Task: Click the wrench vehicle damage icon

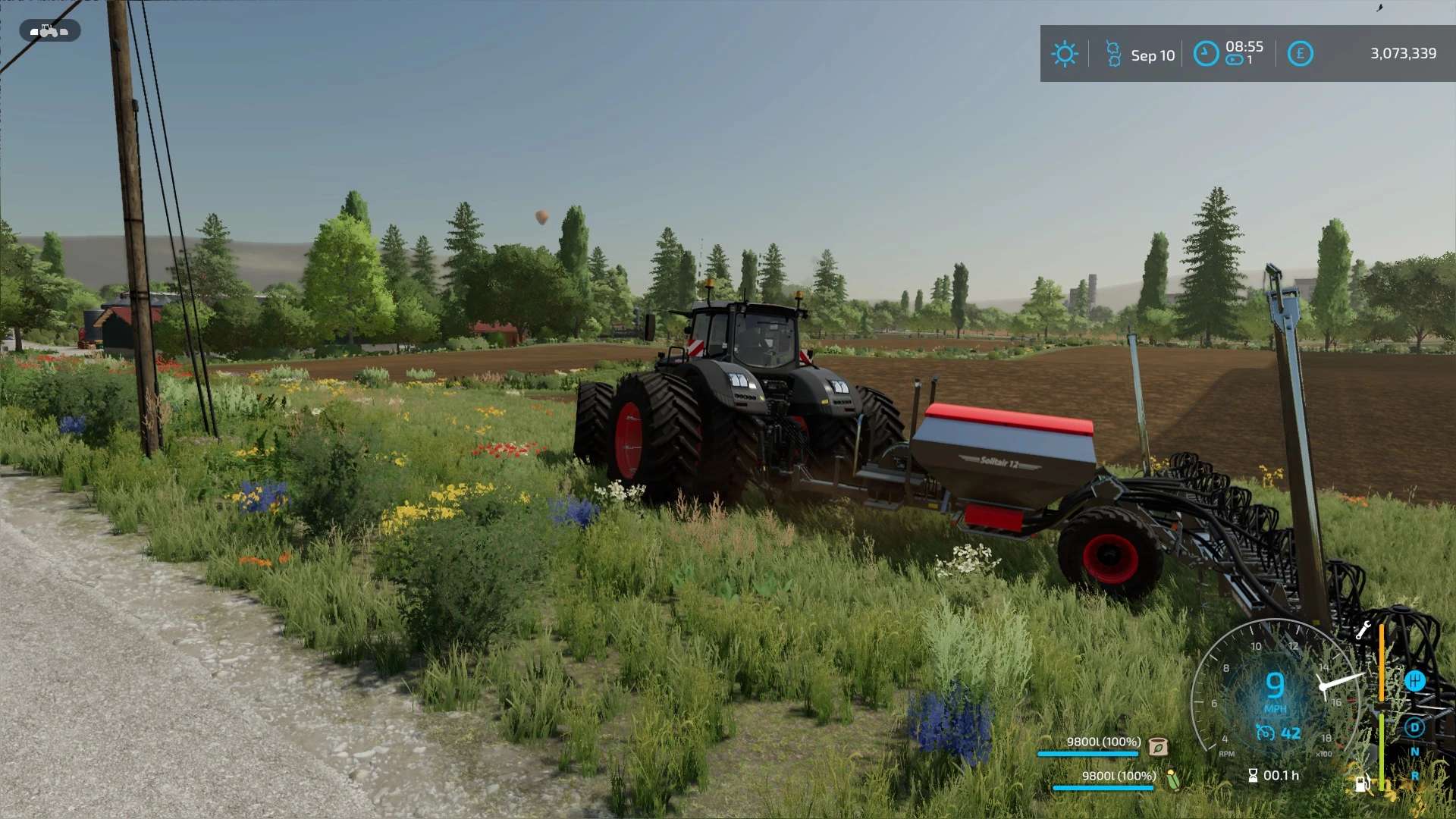Action: (x=1363, y=630)
